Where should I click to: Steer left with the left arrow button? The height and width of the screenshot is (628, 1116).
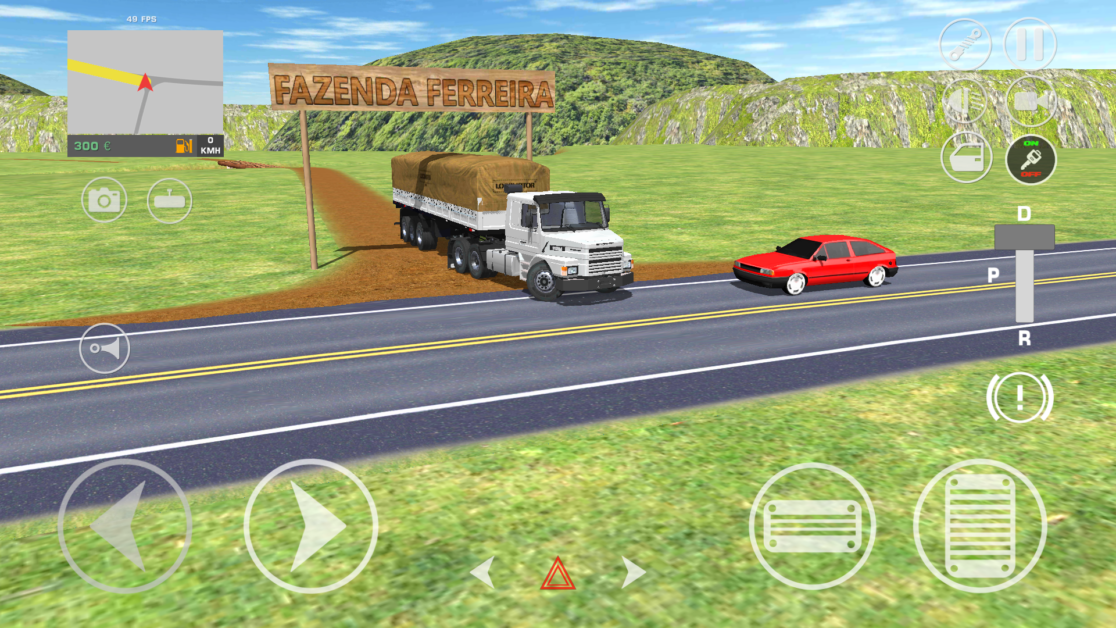124,525
